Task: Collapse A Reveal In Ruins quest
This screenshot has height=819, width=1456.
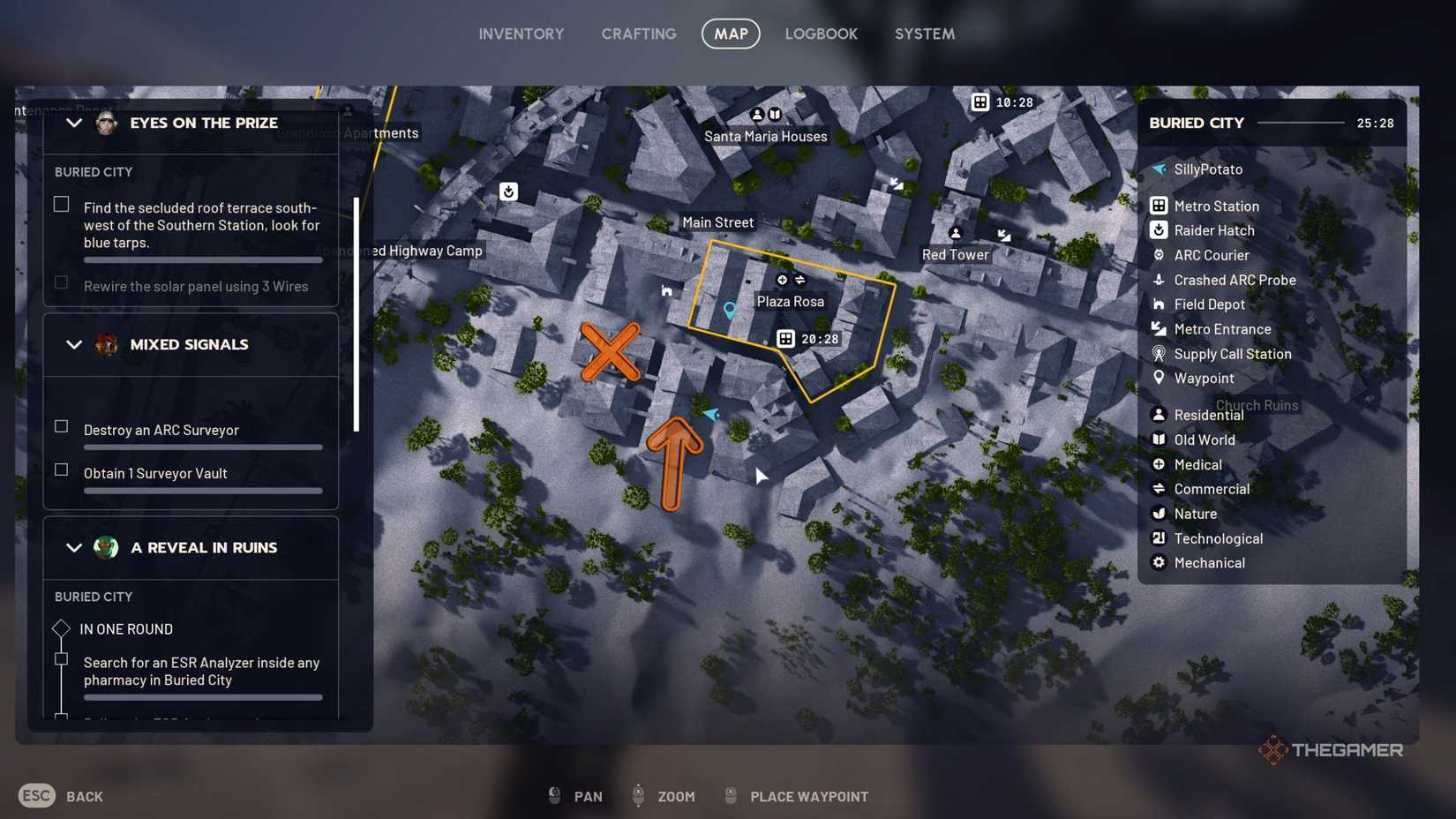Action: 75,548
